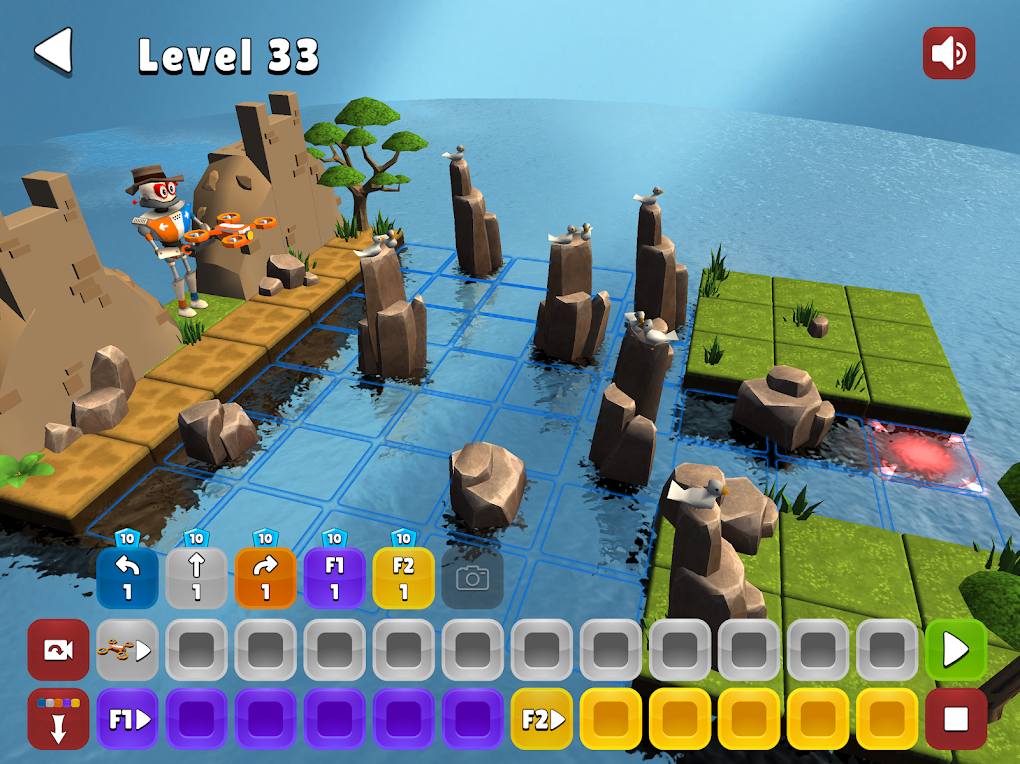Select the blue turn-left command block
Viewport: 1020px width, 764px height.
coord(127,578)
